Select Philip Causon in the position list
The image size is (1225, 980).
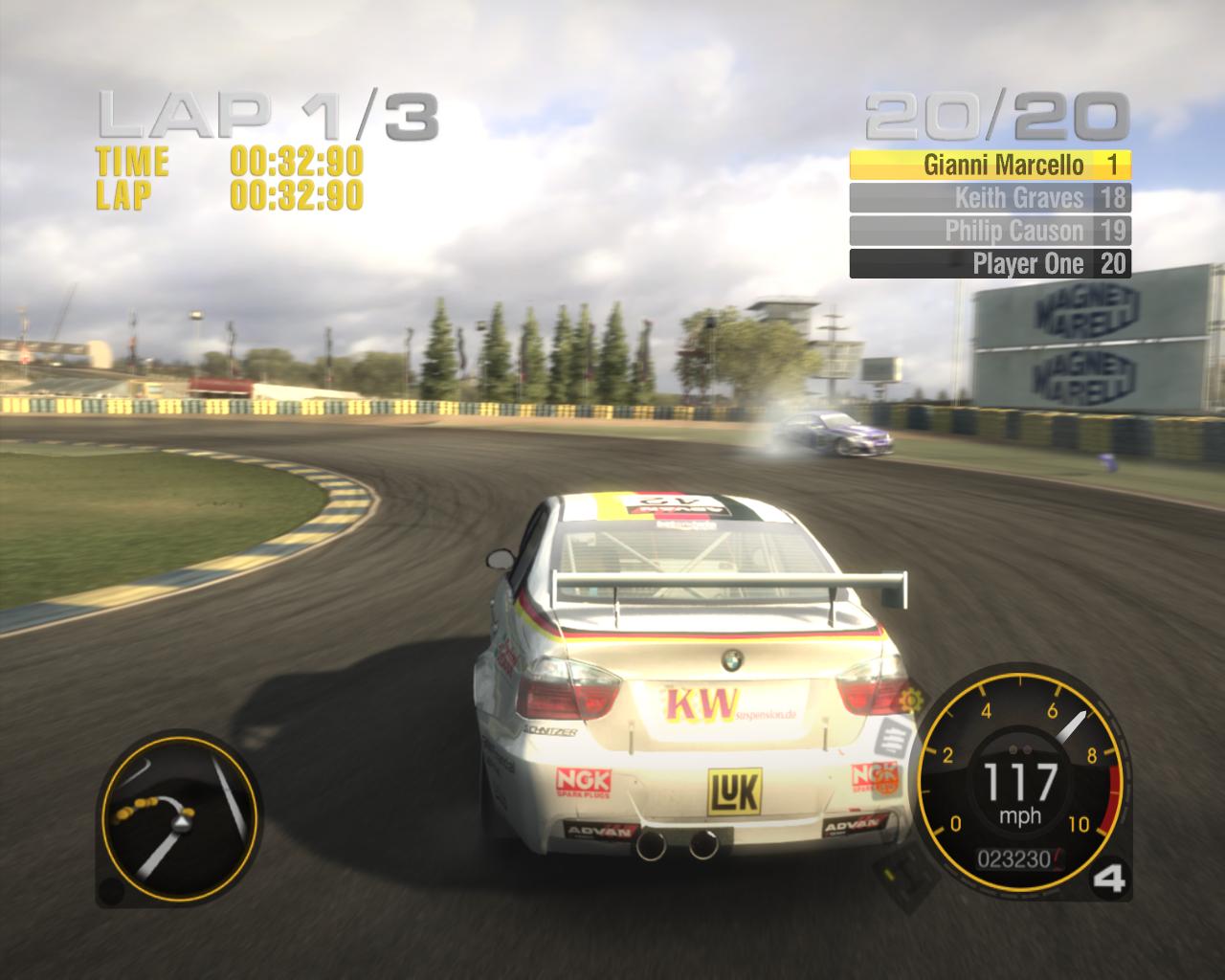click(x=991, y=231)
